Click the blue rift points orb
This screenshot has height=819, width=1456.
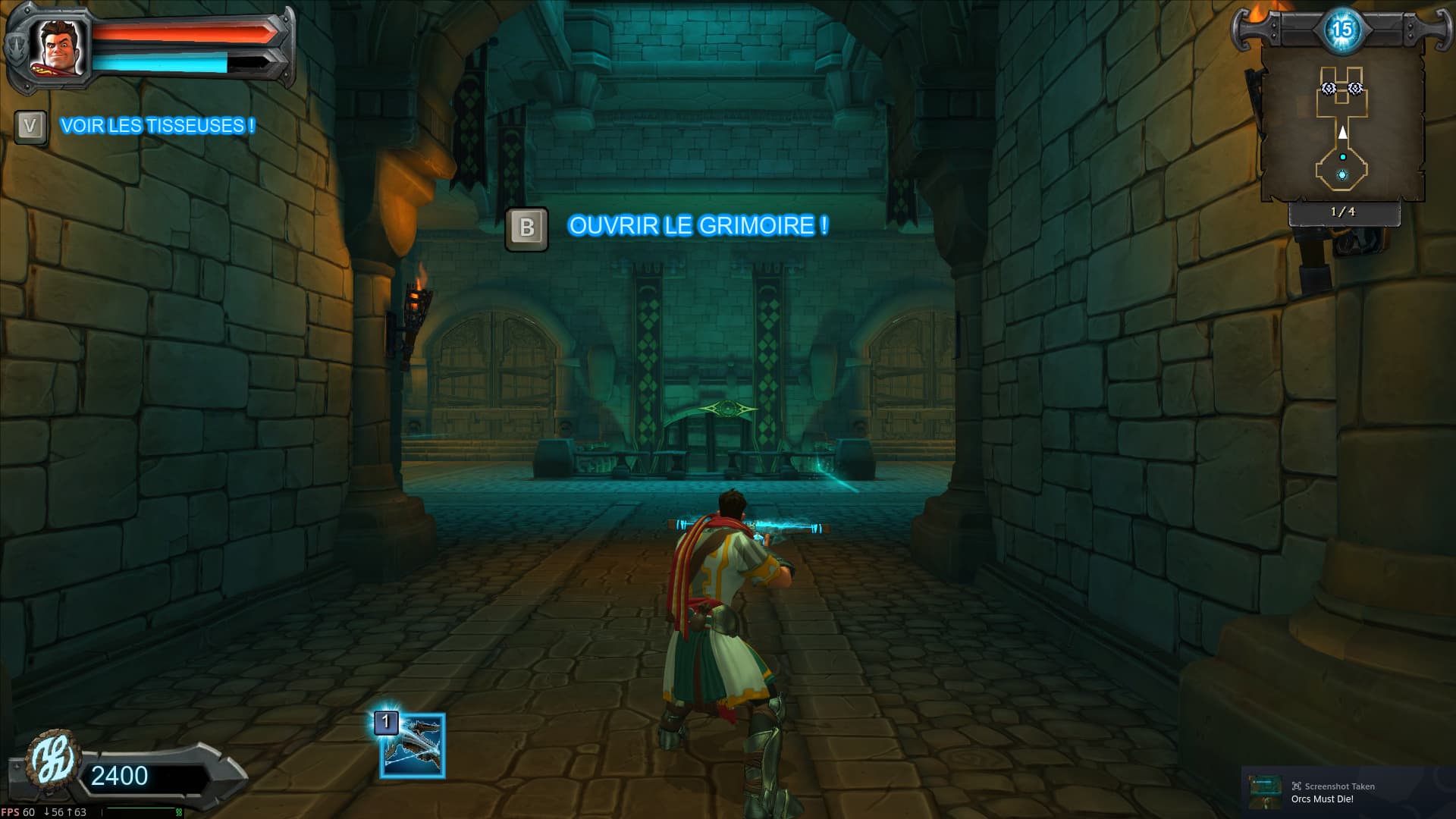pyautogui.click(x=1341, y=30)
